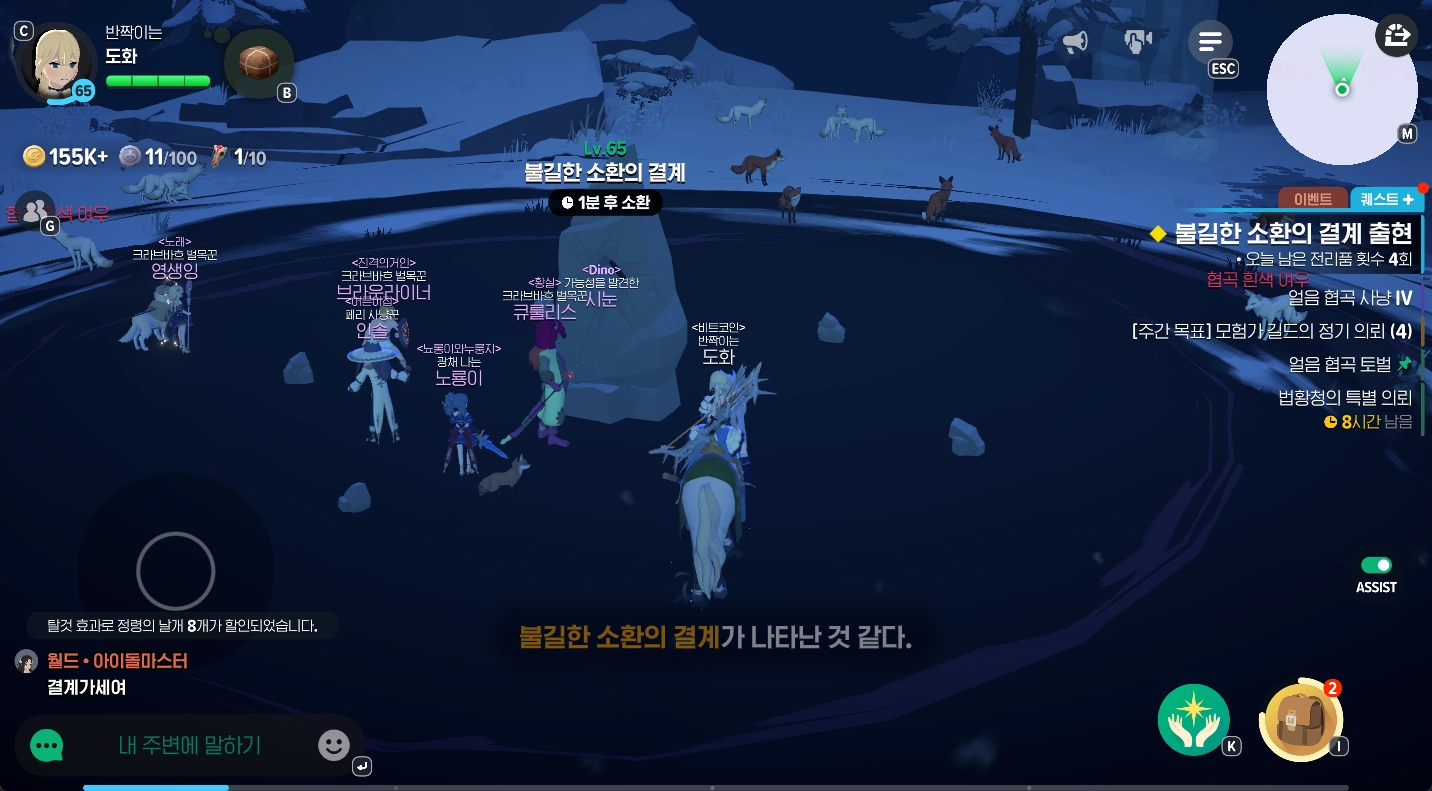The height and width of the screenshot is (791, 1432).
Task: Use the blessing hands skill (K)
Action: 1194,719
